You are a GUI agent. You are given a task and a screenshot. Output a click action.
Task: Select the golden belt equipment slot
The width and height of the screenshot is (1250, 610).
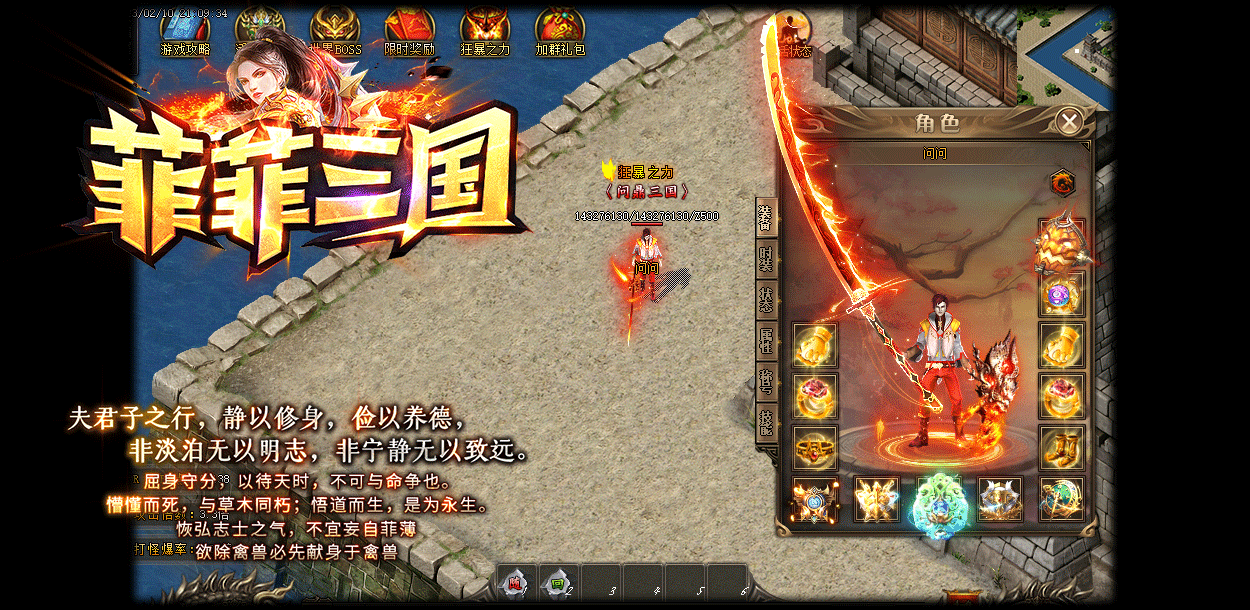(x=815, y=446)
